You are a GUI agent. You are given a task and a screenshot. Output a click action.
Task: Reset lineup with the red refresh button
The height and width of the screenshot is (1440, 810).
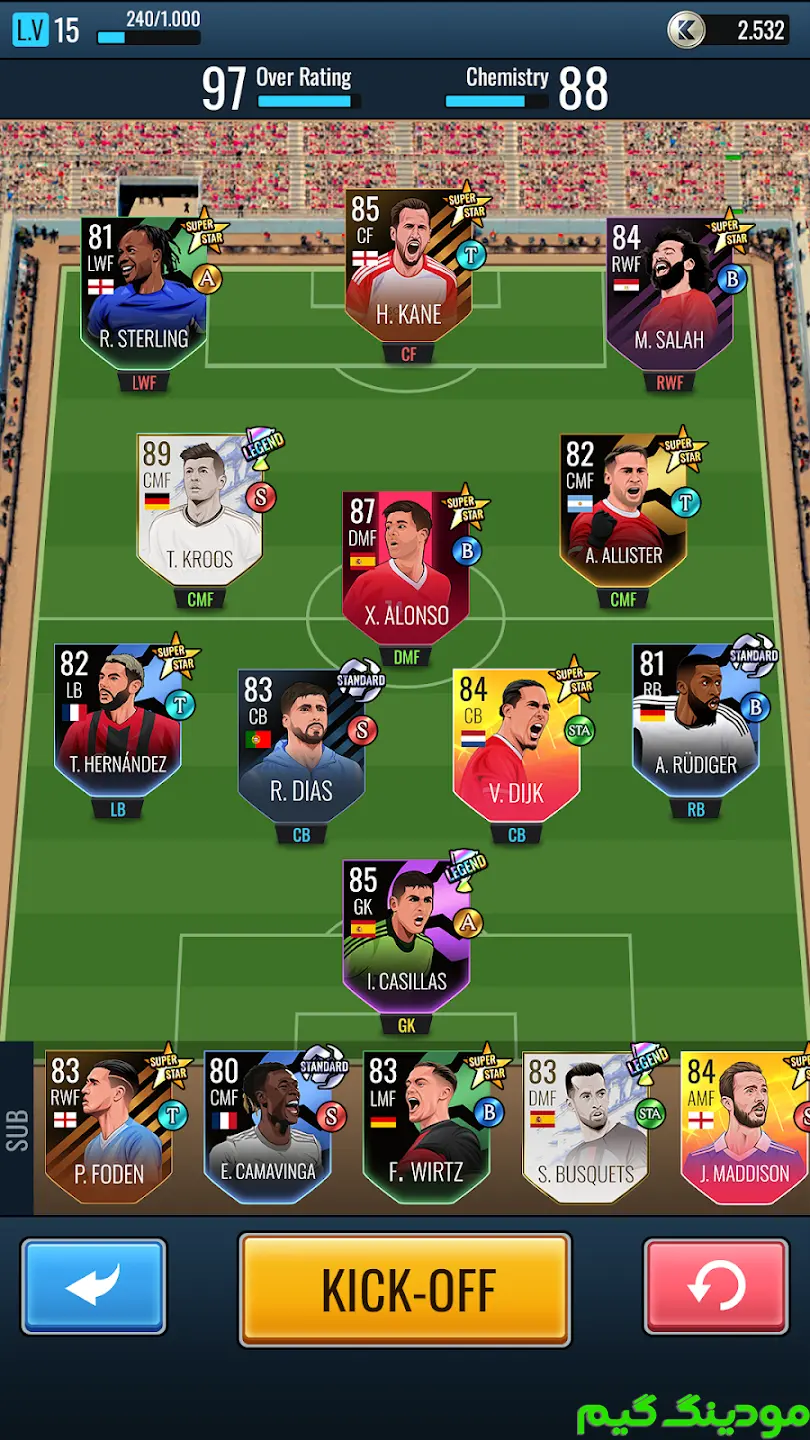tap(716, 1286)
